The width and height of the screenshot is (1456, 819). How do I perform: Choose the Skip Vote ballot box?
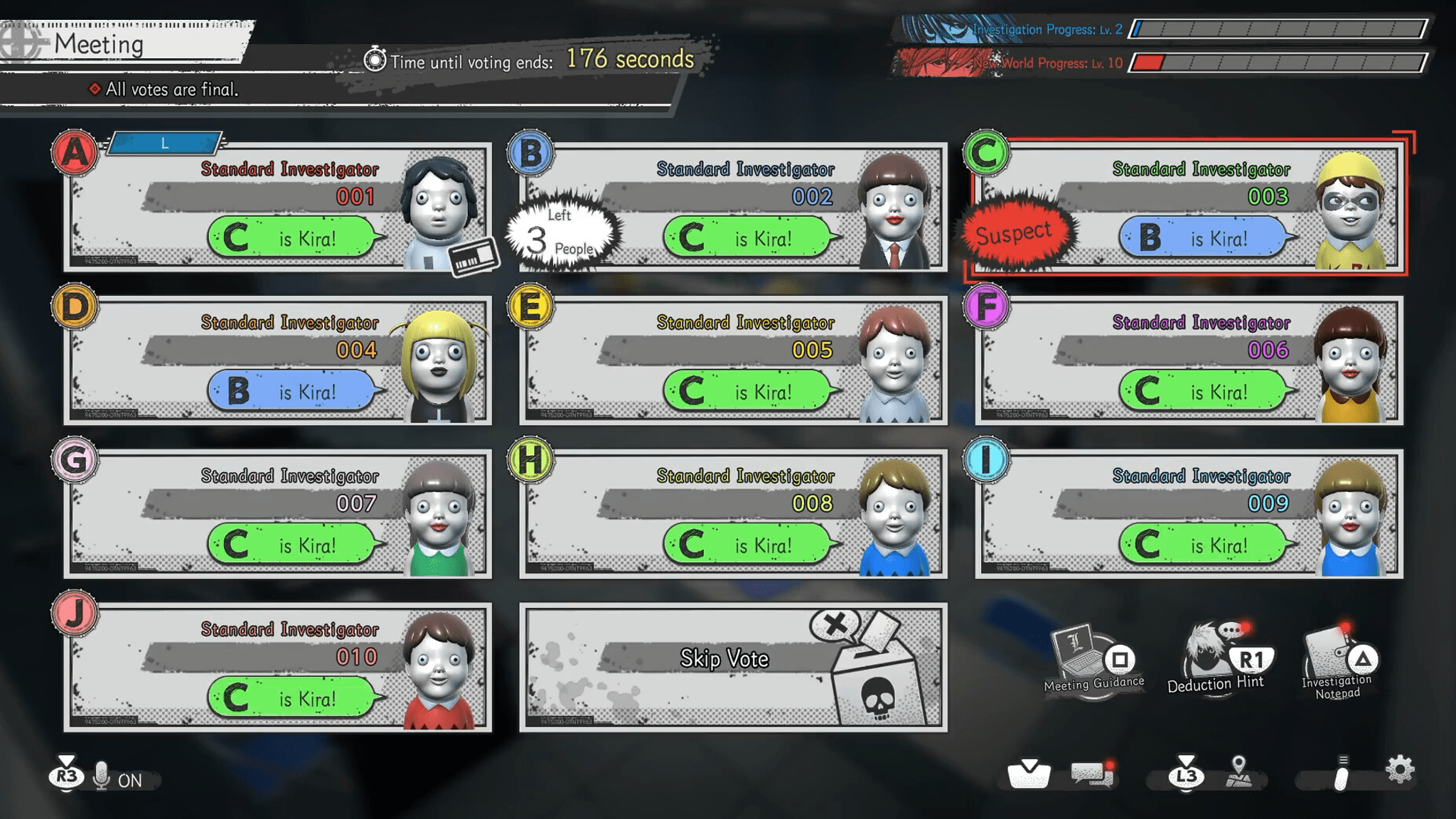pos(733,668)
